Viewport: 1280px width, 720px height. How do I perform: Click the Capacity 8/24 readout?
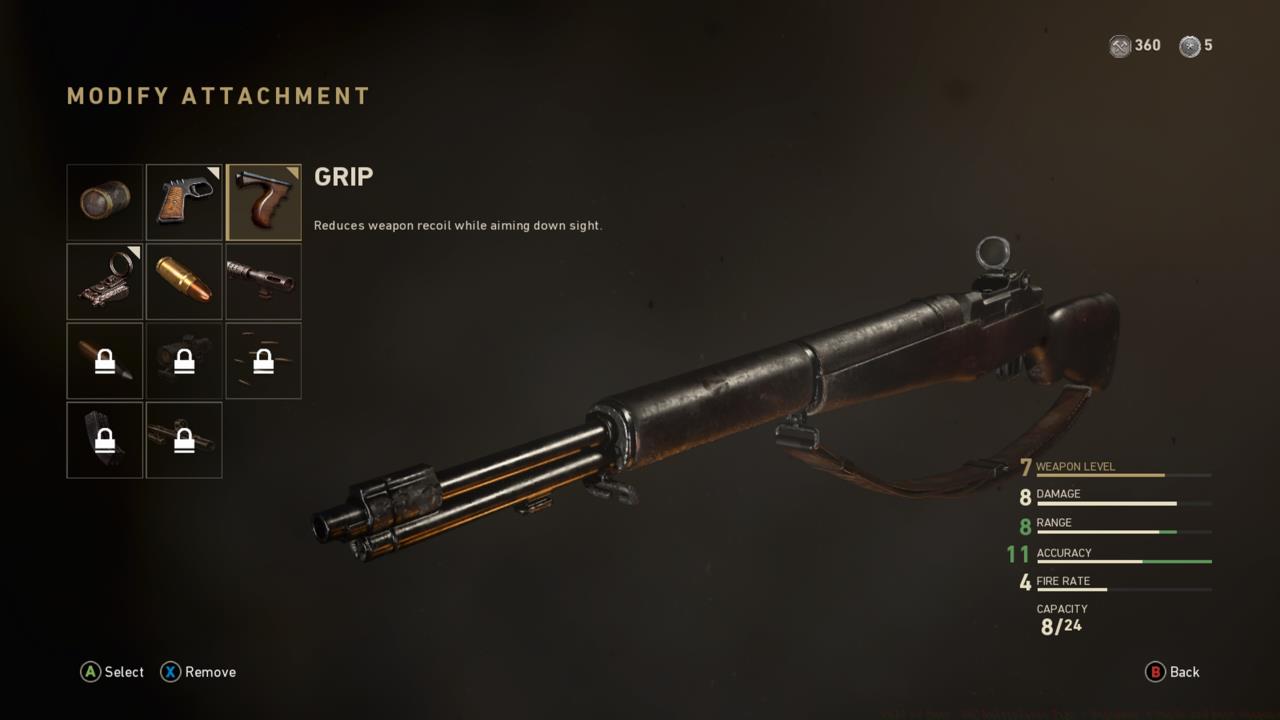pyautogui.click(x=1060, y=618)
